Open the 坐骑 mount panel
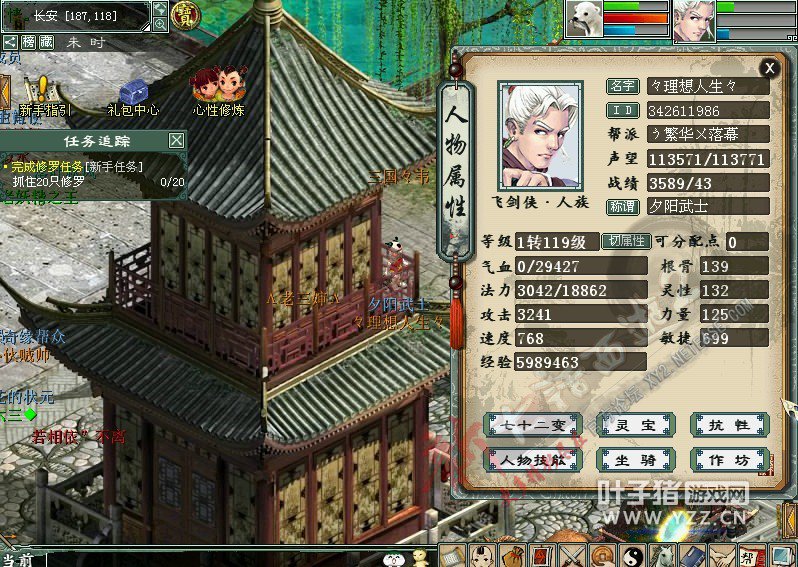 (x=634, y=460)
